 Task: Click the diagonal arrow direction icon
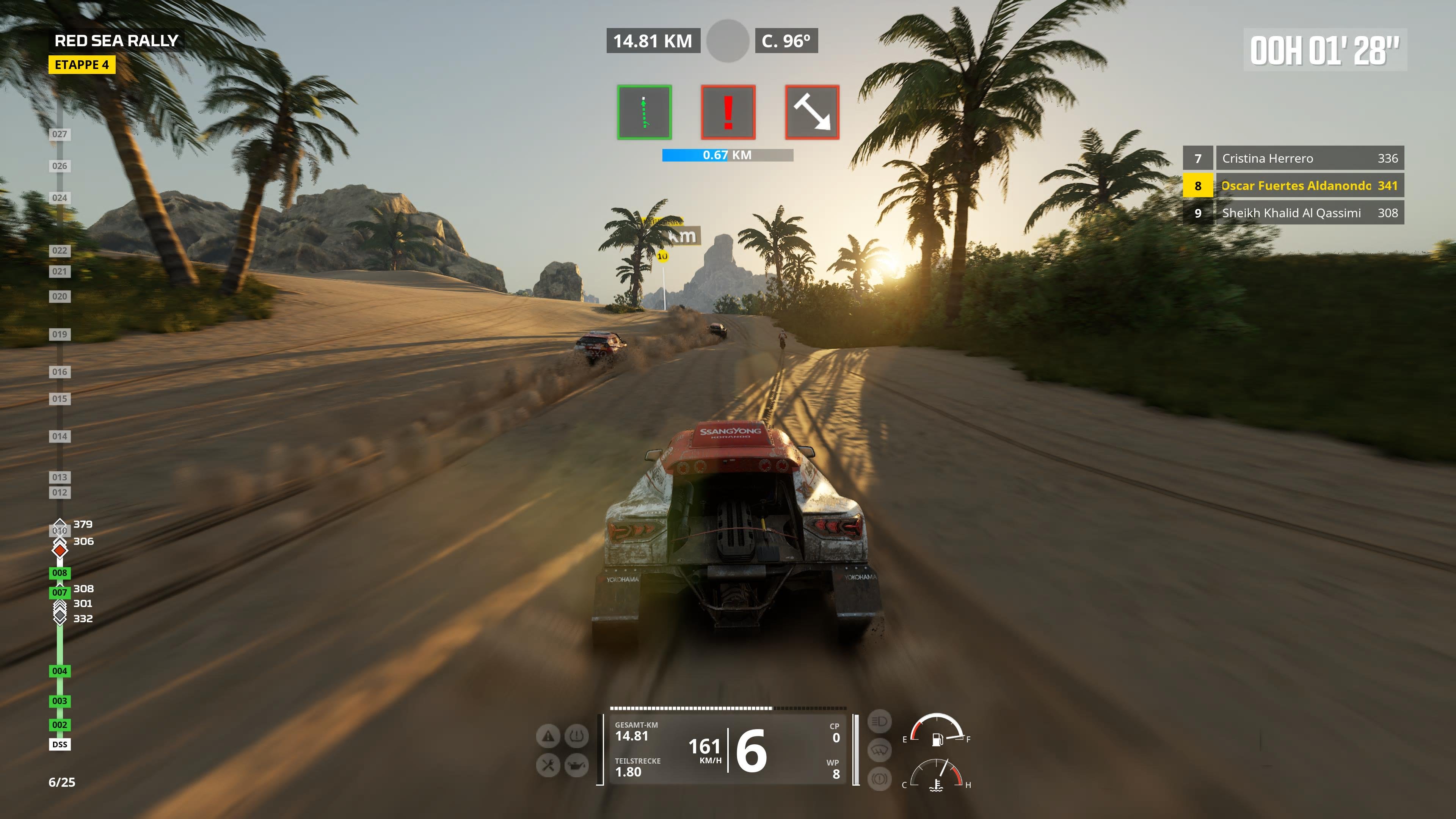coord(813,111)
